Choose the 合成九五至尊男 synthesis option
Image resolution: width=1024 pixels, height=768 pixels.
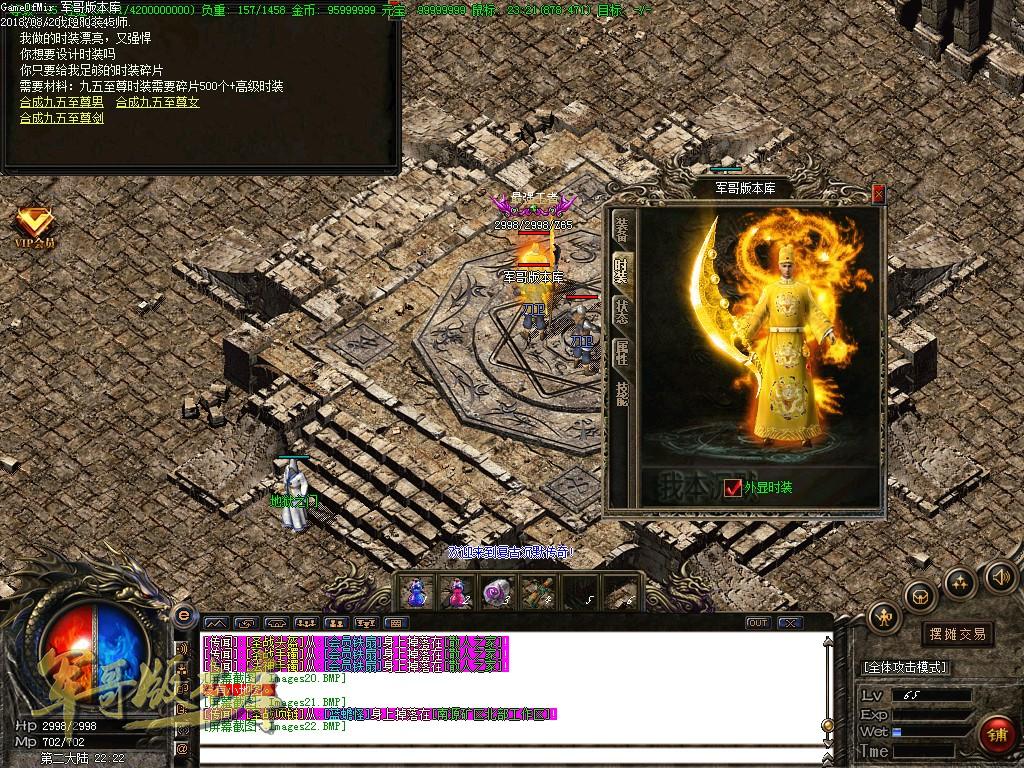pyautogui.click(x=61, y=102)
